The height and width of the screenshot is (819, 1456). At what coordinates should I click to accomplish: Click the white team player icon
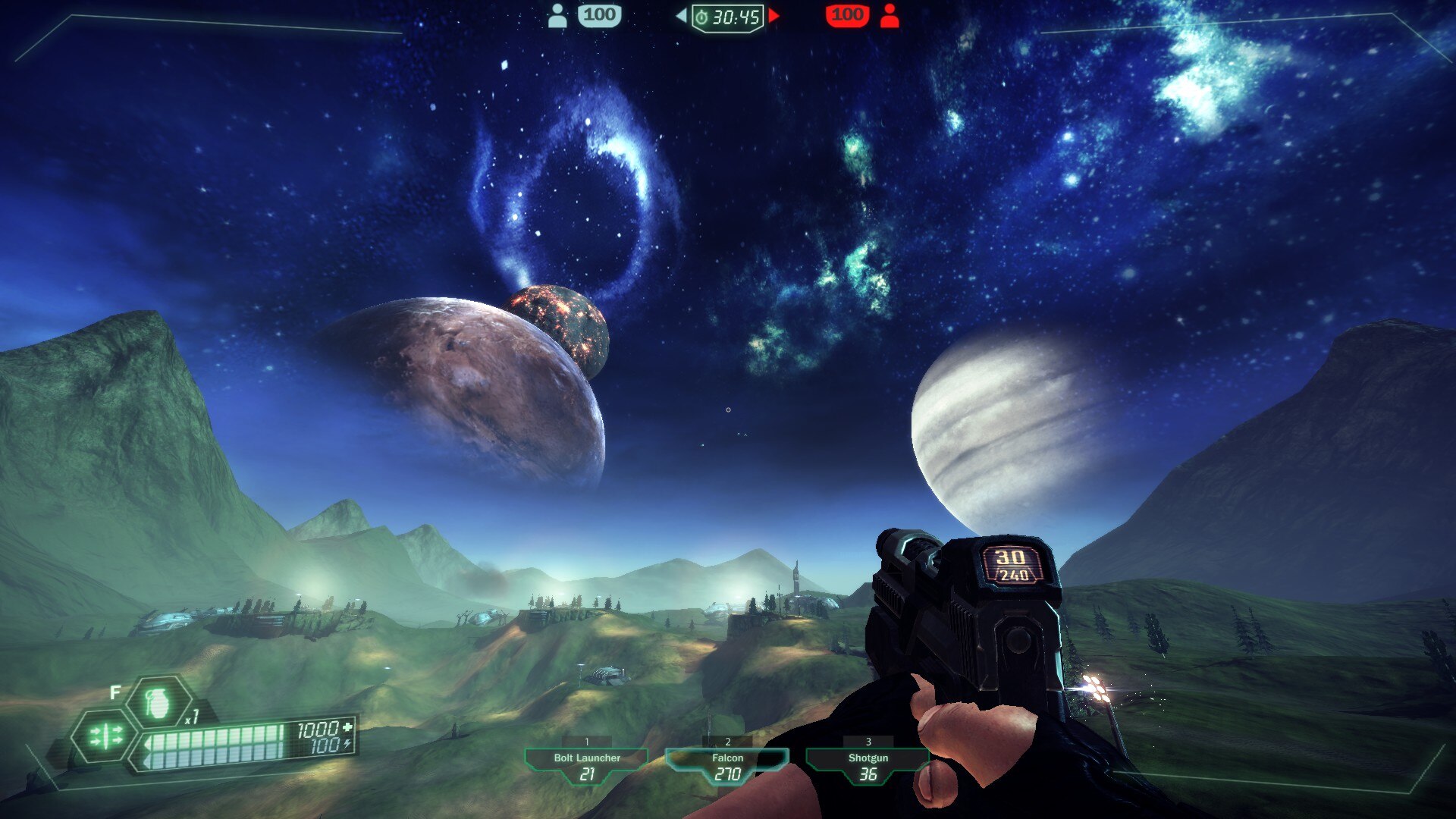click(557, 15)
